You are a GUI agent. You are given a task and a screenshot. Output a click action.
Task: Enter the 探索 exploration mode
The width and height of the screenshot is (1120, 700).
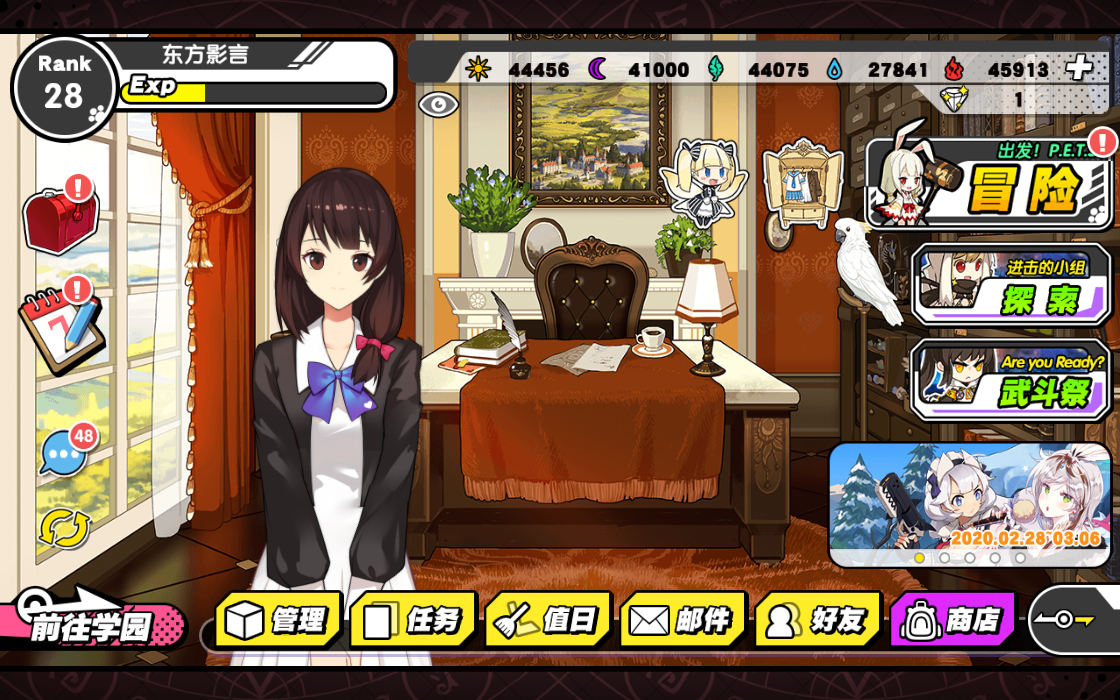coord(1012,285)
